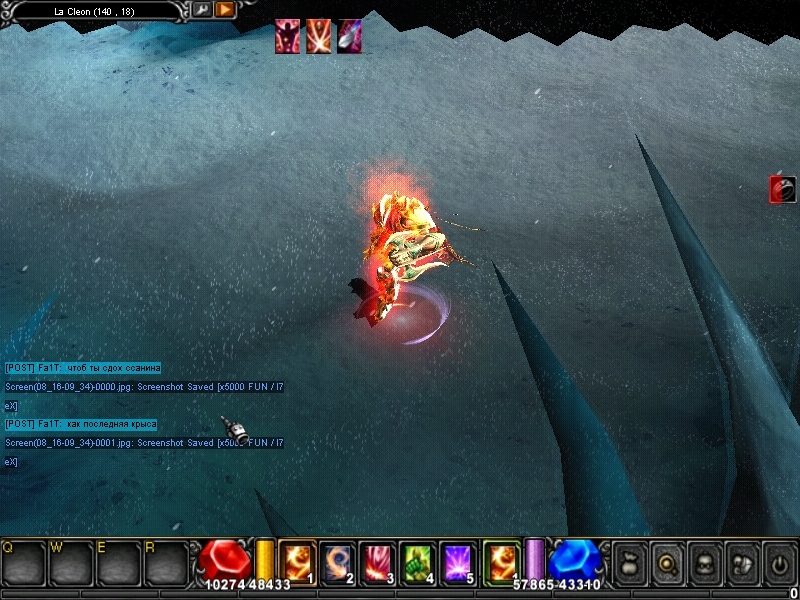Select the active skill icon beside the purple bar

tap(501, 562)
